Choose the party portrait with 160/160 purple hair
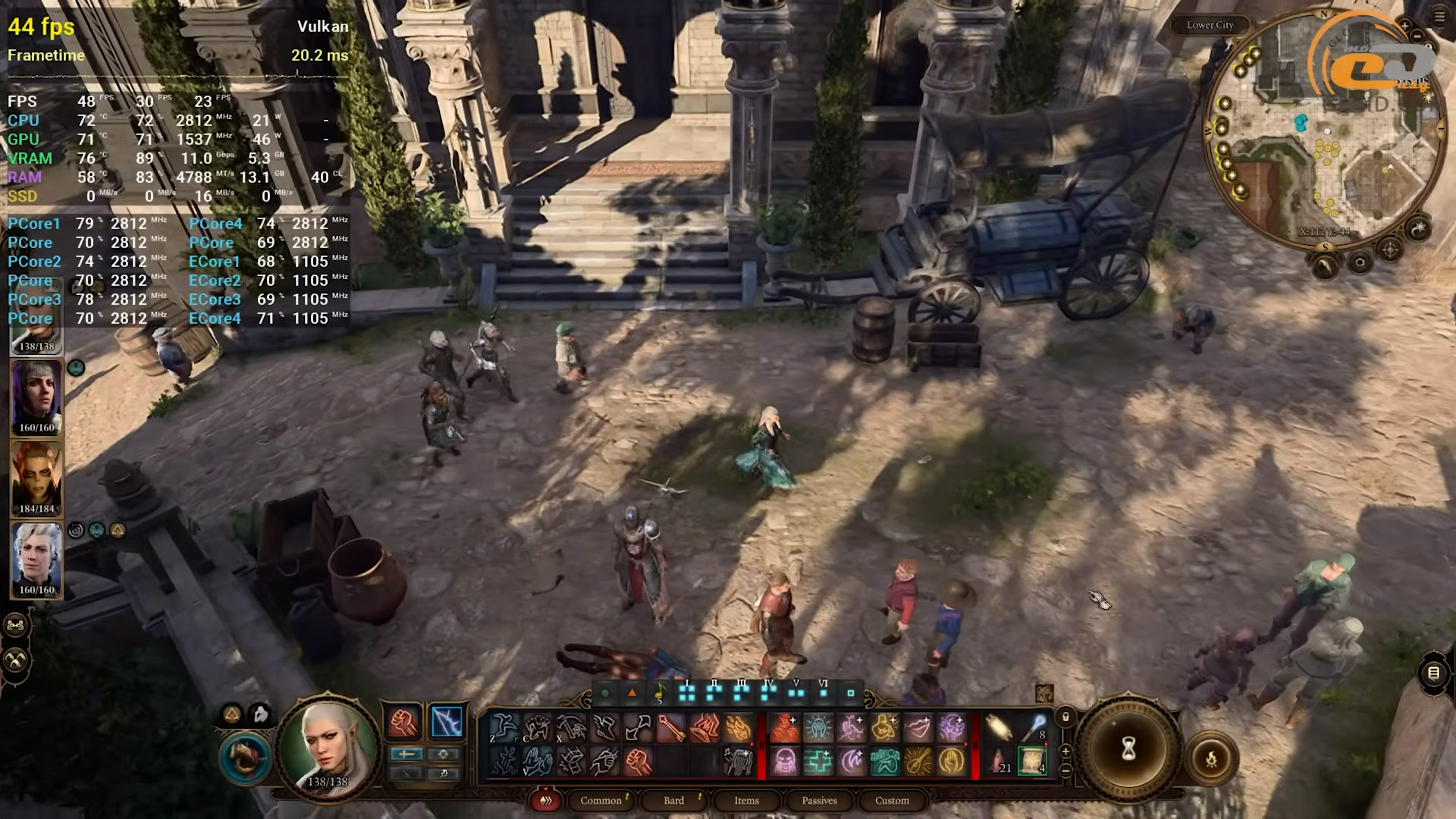This screenshot has width=1456, height=819. (x=36, y=397)
